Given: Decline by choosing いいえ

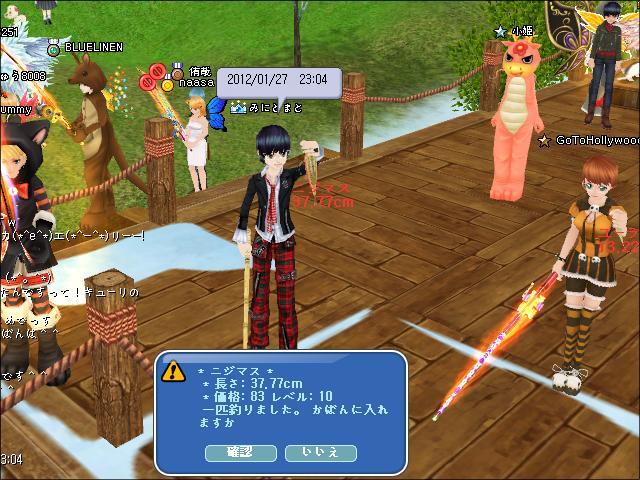Looking at the screenshot, I should click(x=320, y=452).
